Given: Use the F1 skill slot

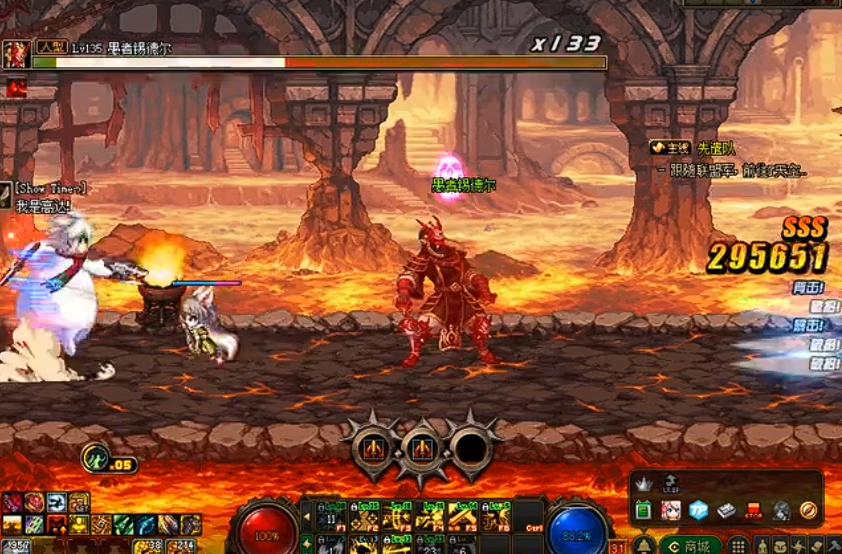Looking at the screenshot, I should coord(331,519).
